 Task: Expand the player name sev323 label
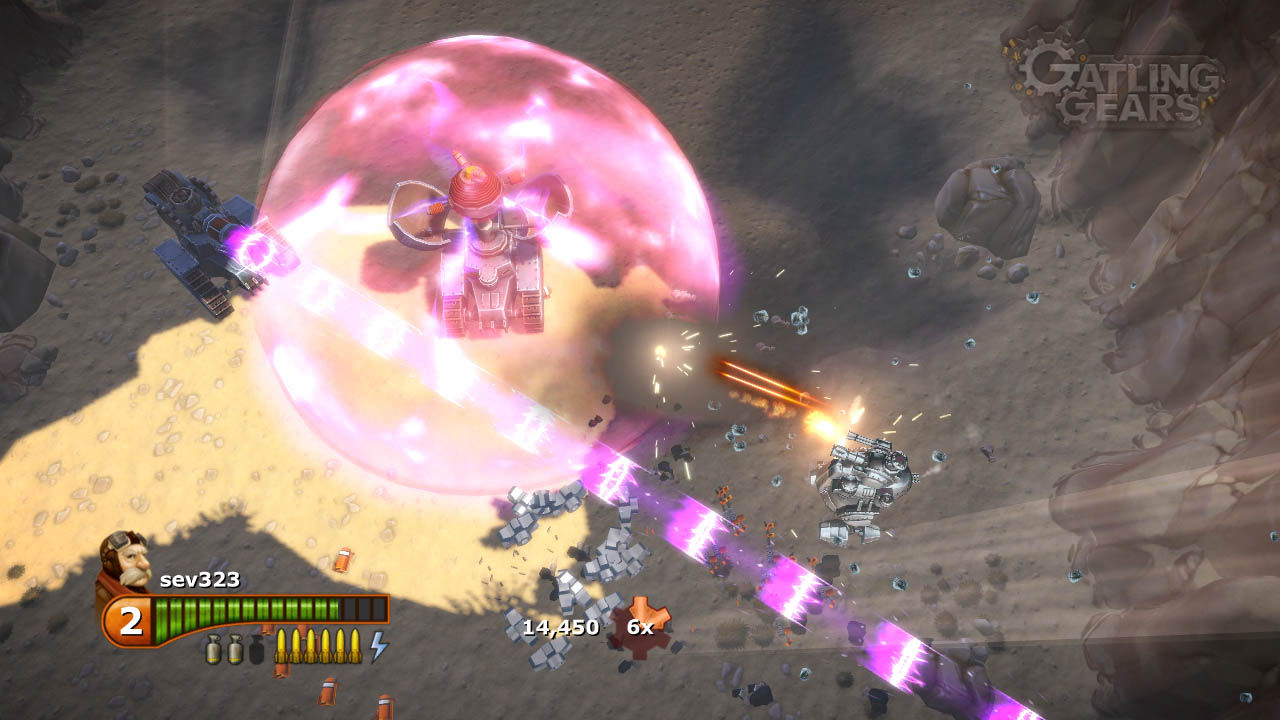(x=200, y=579)
